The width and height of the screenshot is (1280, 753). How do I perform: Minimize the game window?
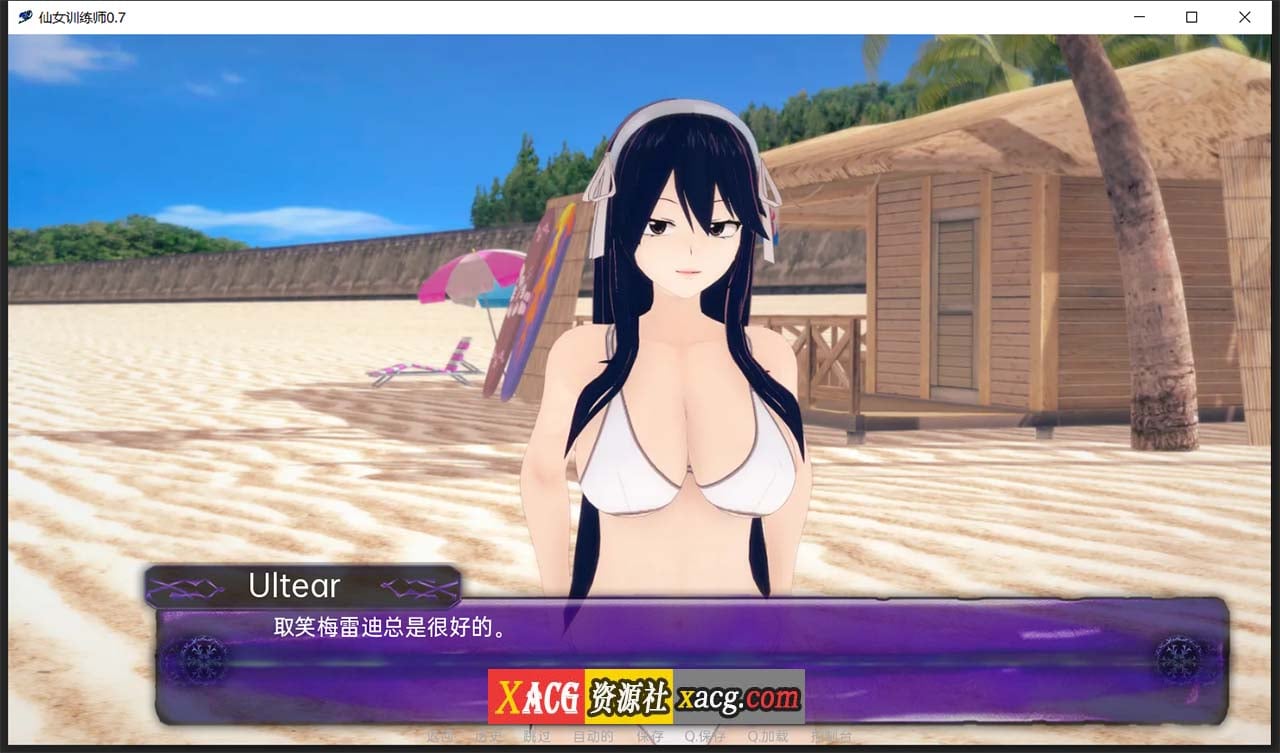click(x=1139, y=16)
